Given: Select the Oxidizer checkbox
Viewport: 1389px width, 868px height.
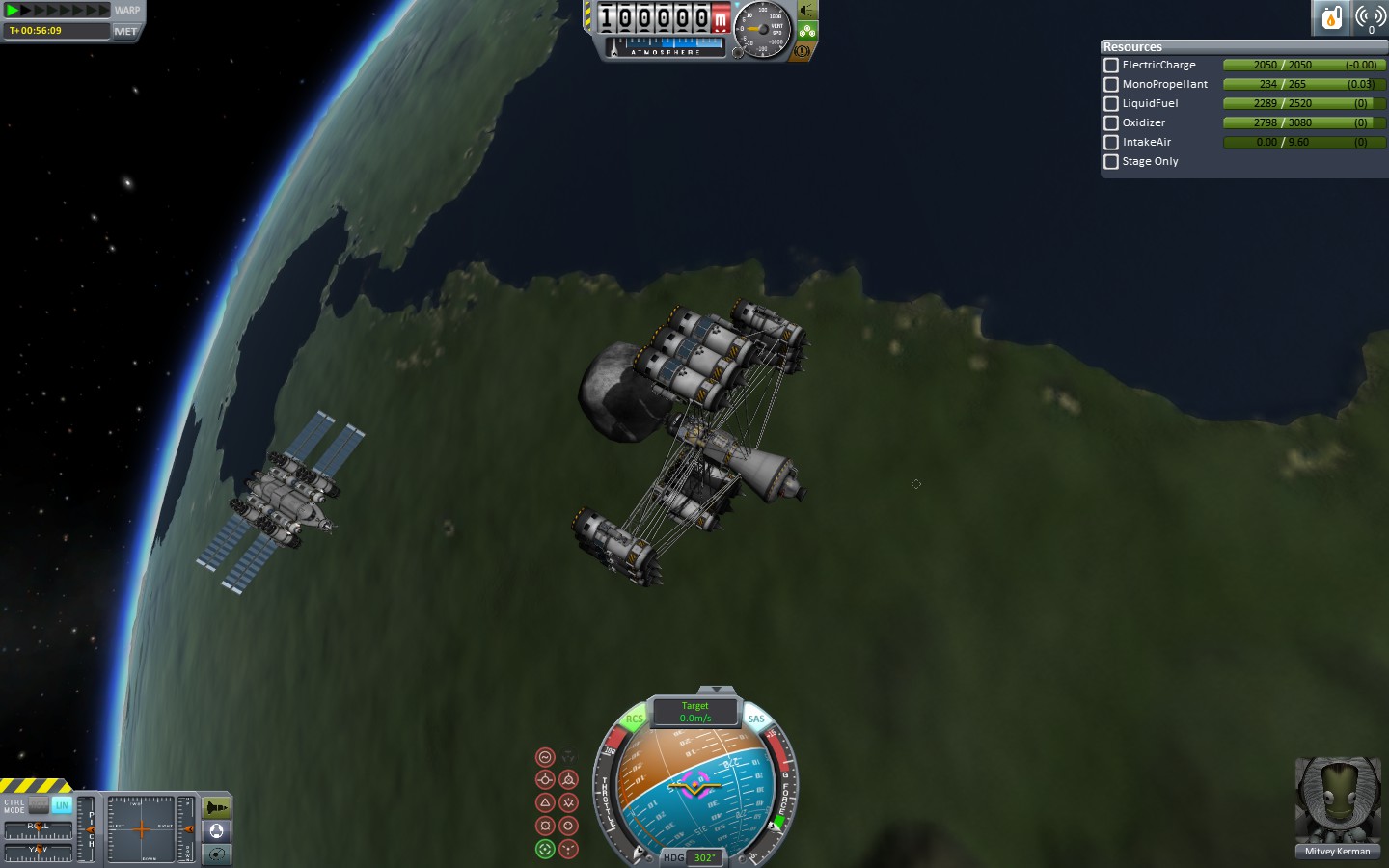Looking at the screenshot, I should coord(1111,123).
